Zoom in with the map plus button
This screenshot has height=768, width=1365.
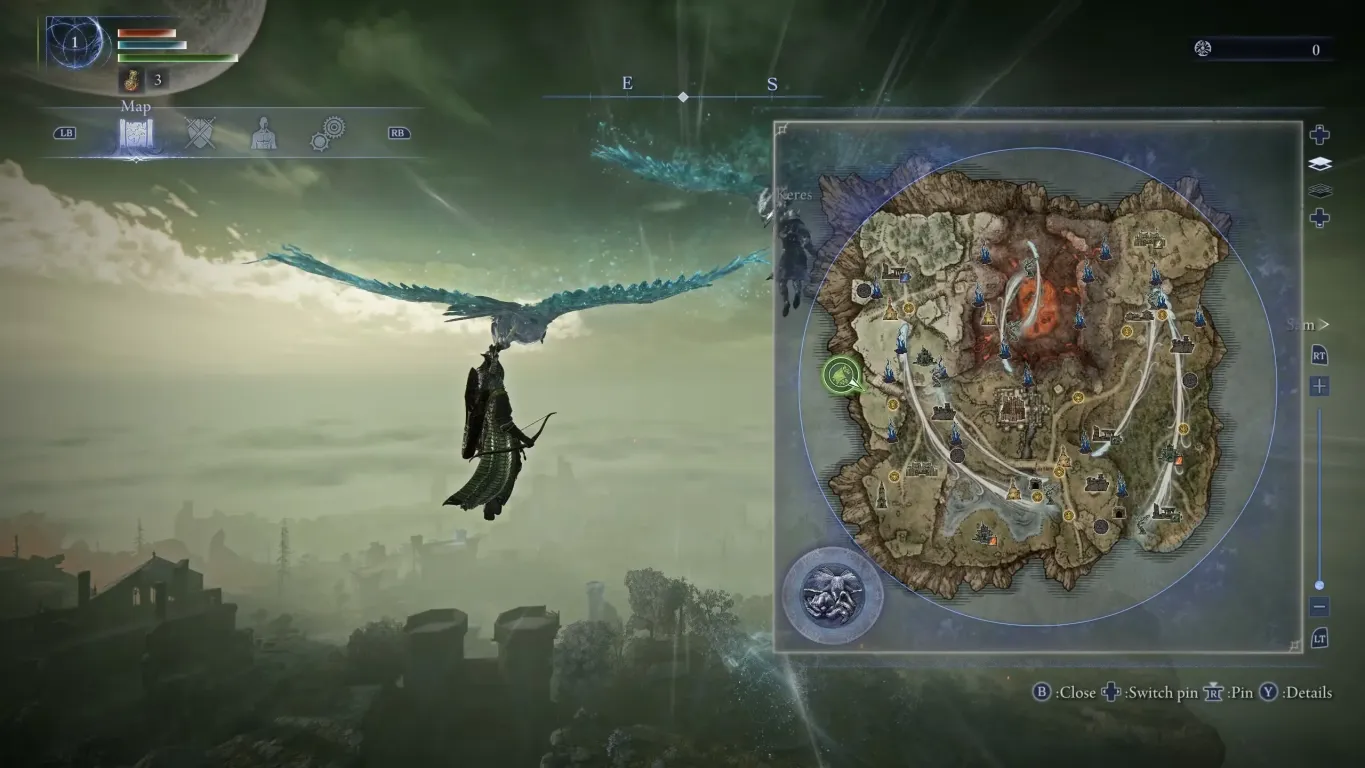1320,386
